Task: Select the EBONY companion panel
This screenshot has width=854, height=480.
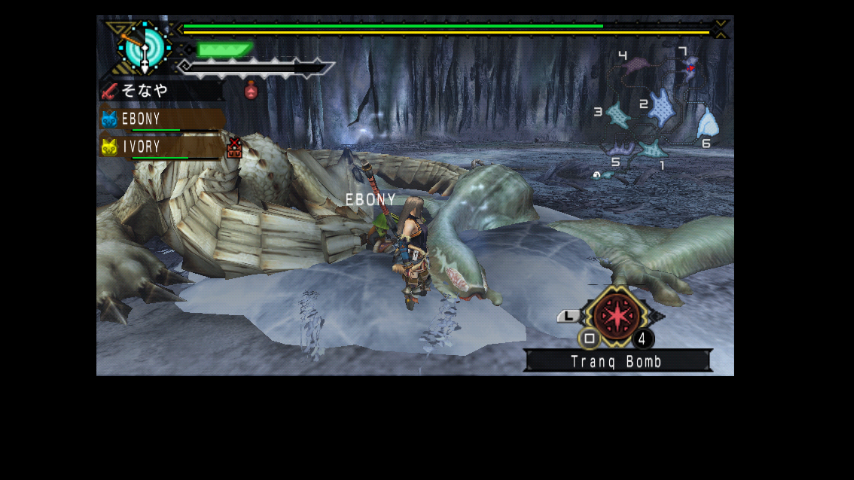Action: (x=162, y=119)
